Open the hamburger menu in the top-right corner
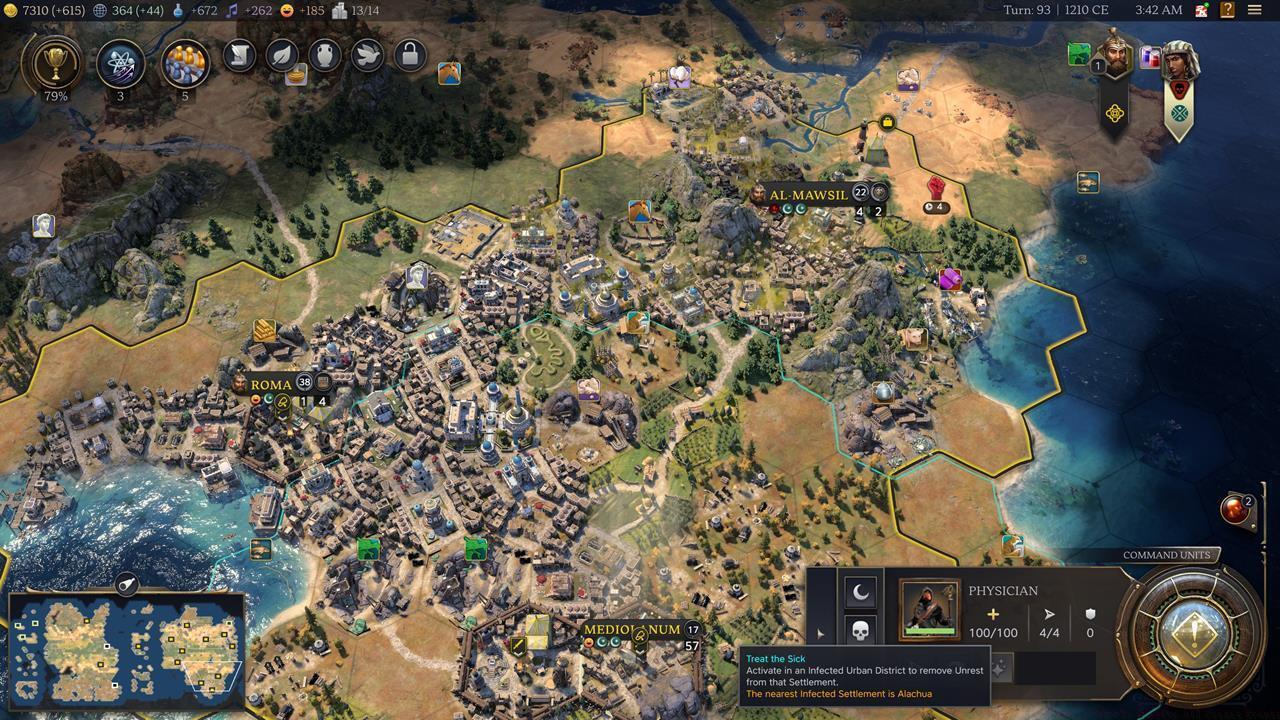 tap(1254, 9)
